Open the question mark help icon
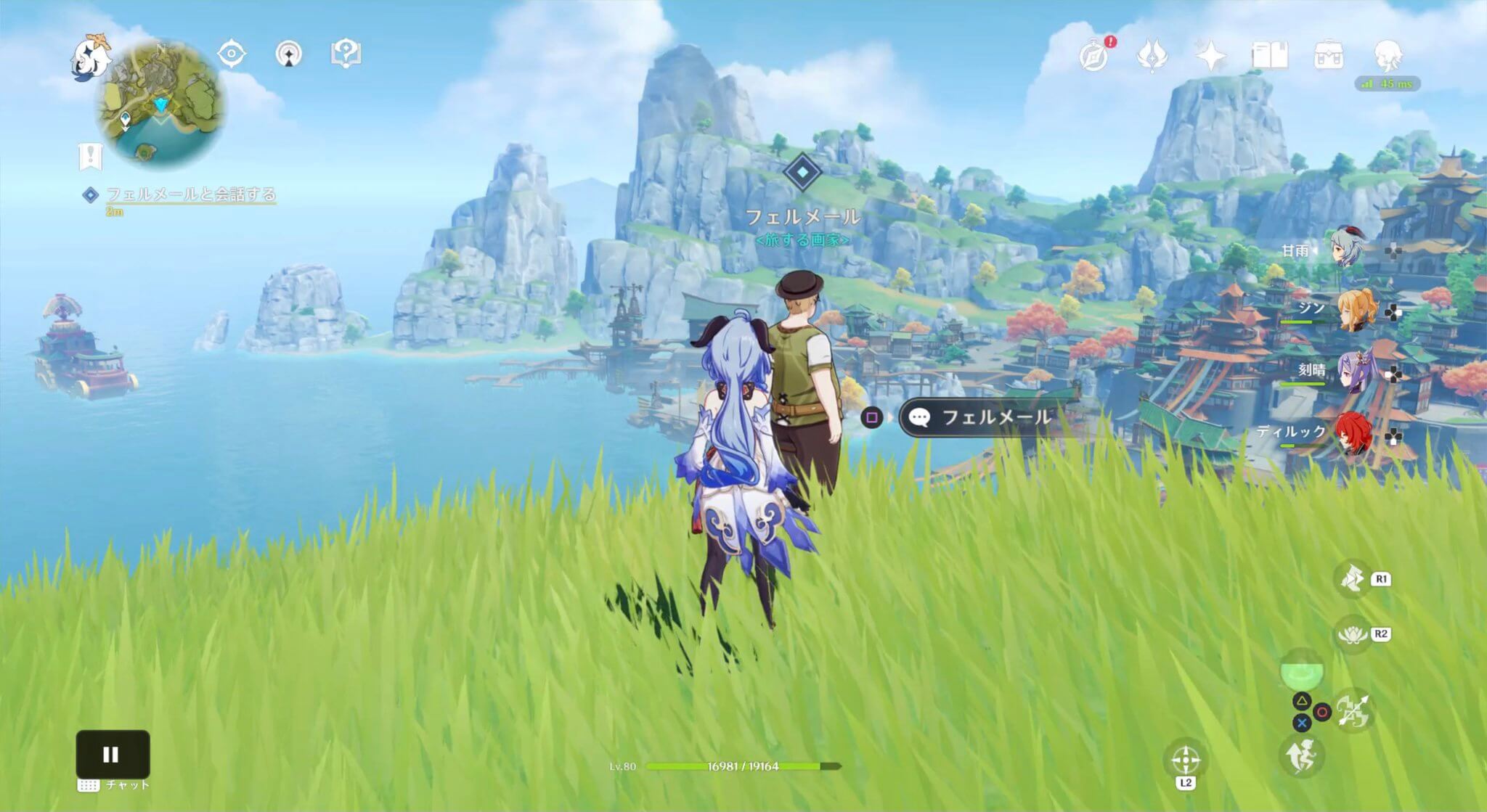The width and height of the screenshot is (1487, 812). [x=346, y=54]
